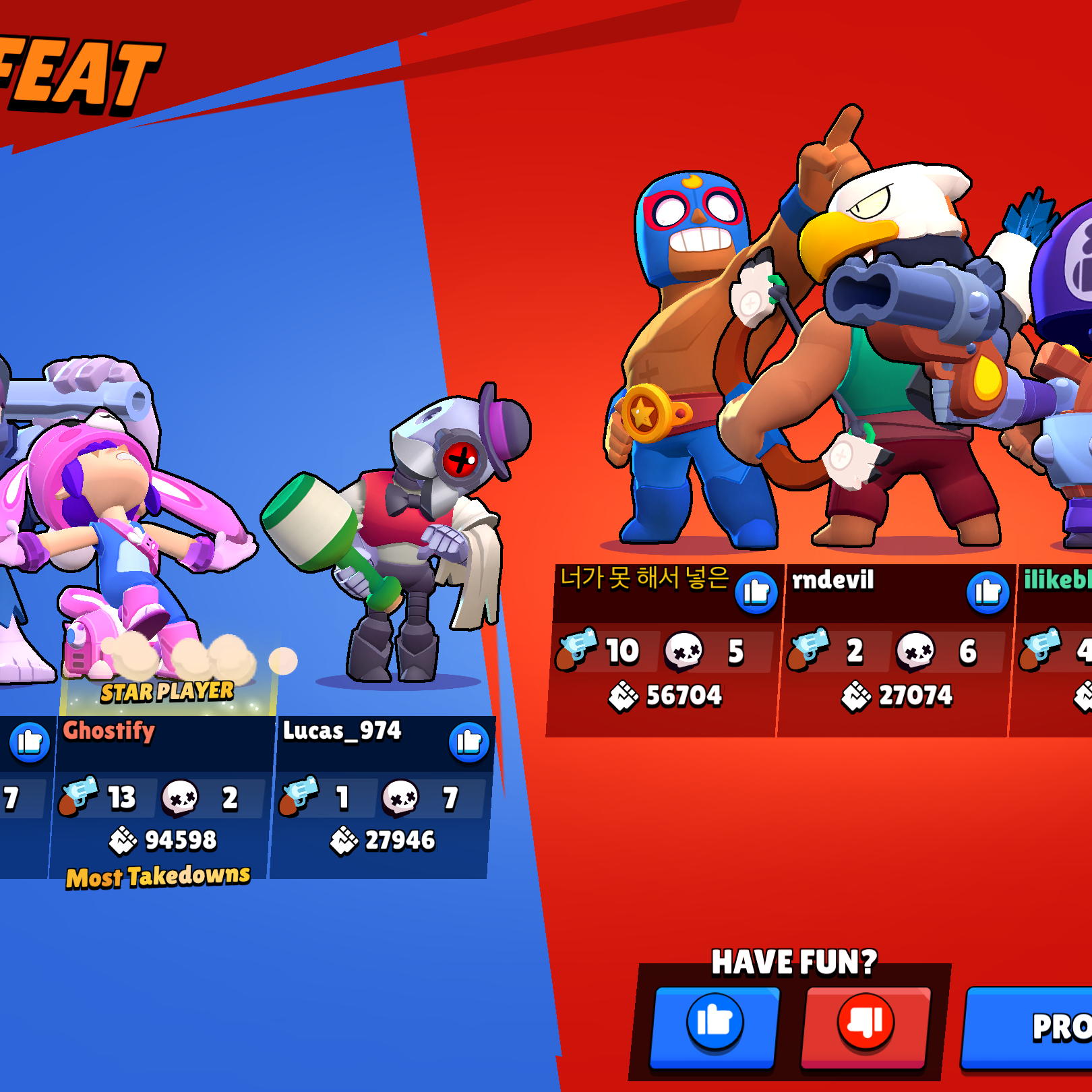Open the ilikebl player panel
Screen dimensions: 1092x1092
click(1056, 648)
